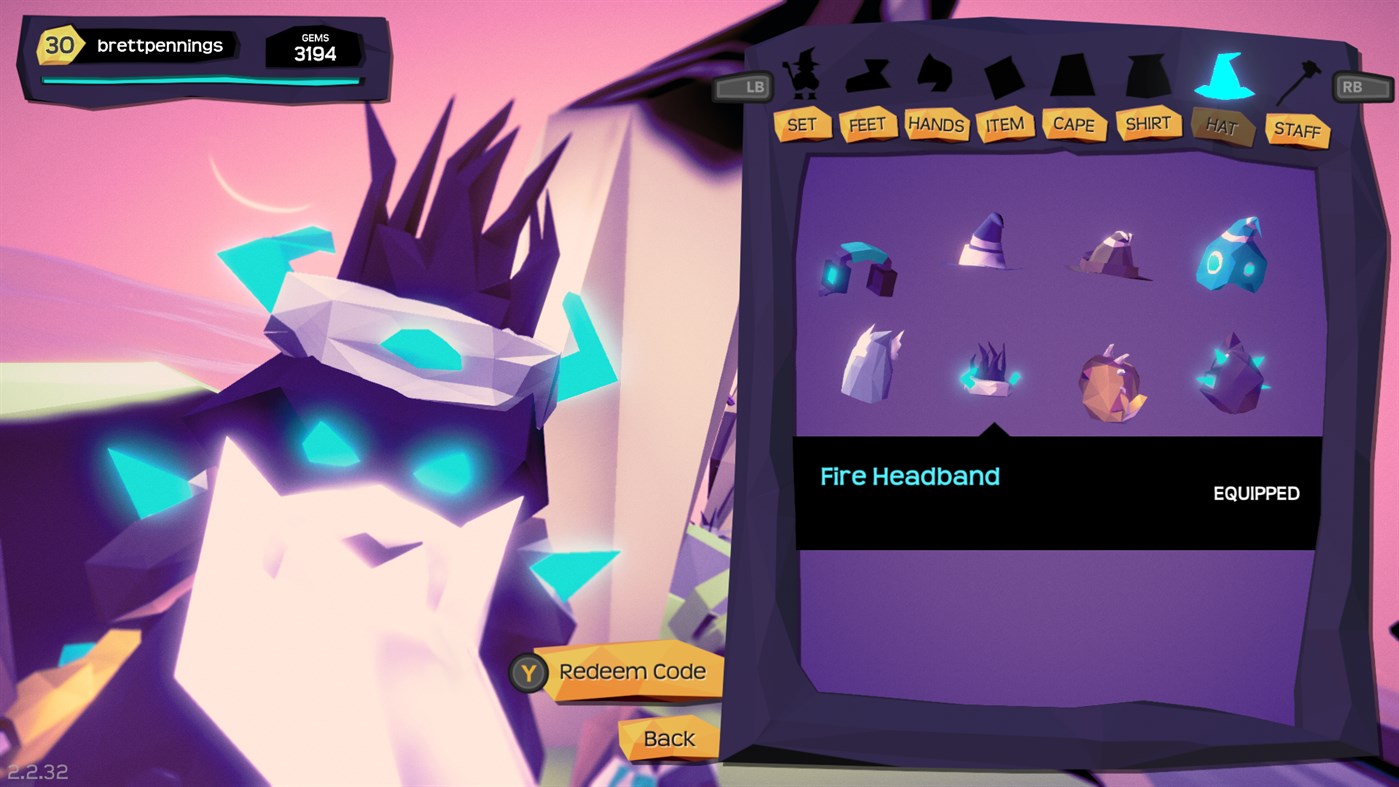Click the teal XP progress bar
Screen dimensions: 1399x787
point(200,81)
